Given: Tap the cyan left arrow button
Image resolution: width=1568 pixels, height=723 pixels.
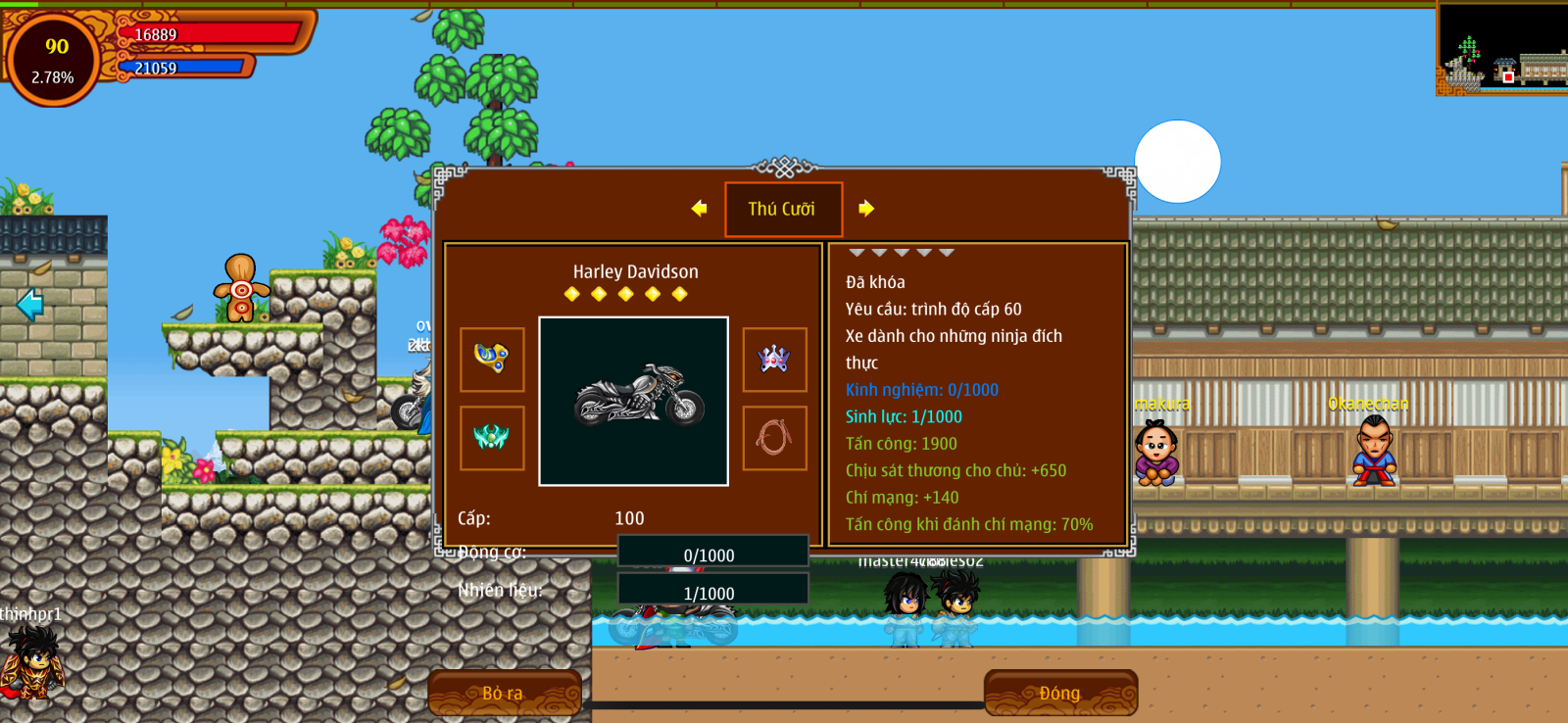Looking at the screenshot, I should tap(30, 305).
